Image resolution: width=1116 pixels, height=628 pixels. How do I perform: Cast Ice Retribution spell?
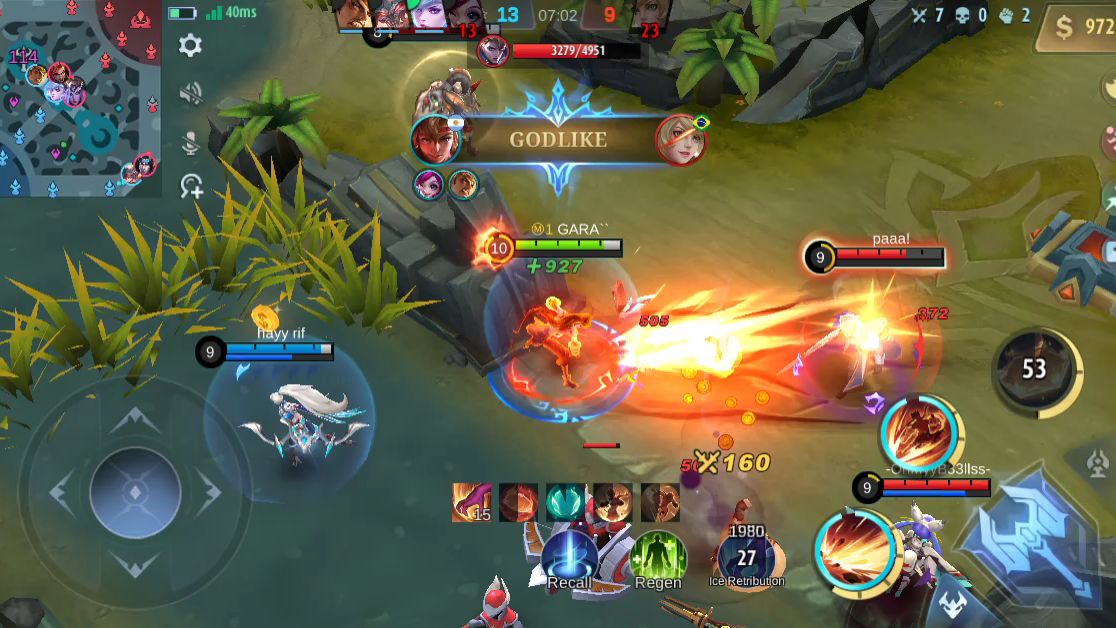tap(746, 556)
